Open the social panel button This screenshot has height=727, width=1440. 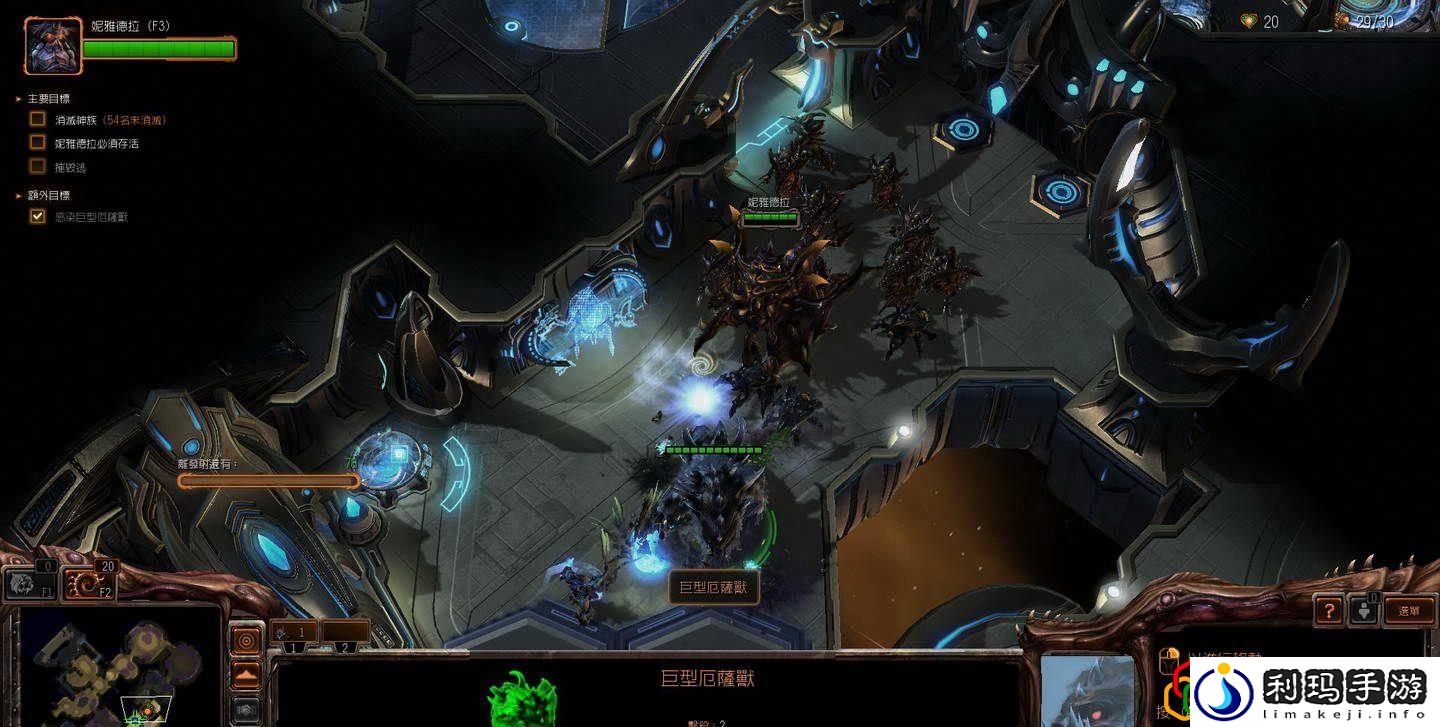1363,610
